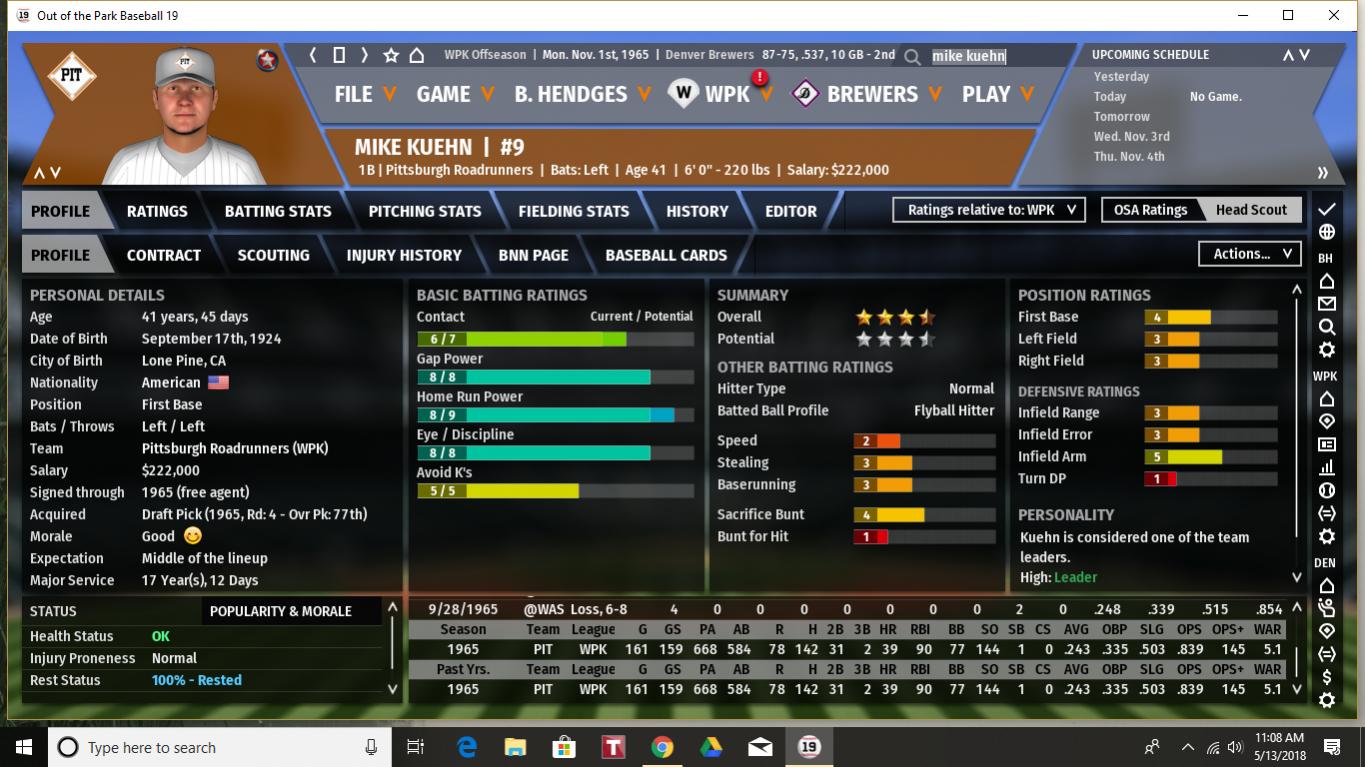Open the WPK league menu

pyautogui.click(x=725, y=94)
